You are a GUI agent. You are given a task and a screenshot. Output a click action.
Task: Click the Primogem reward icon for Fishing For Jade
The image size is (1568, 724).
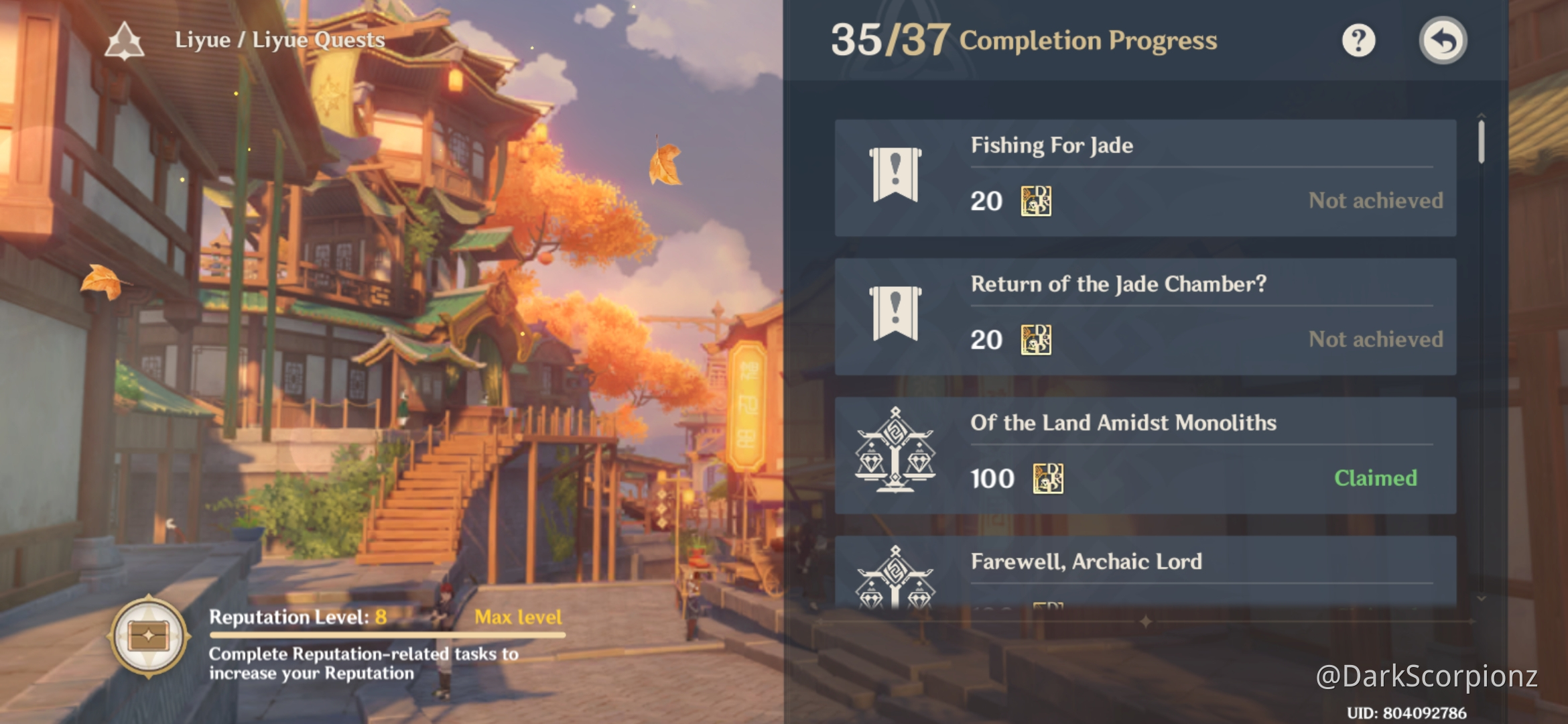point(1037,201)
